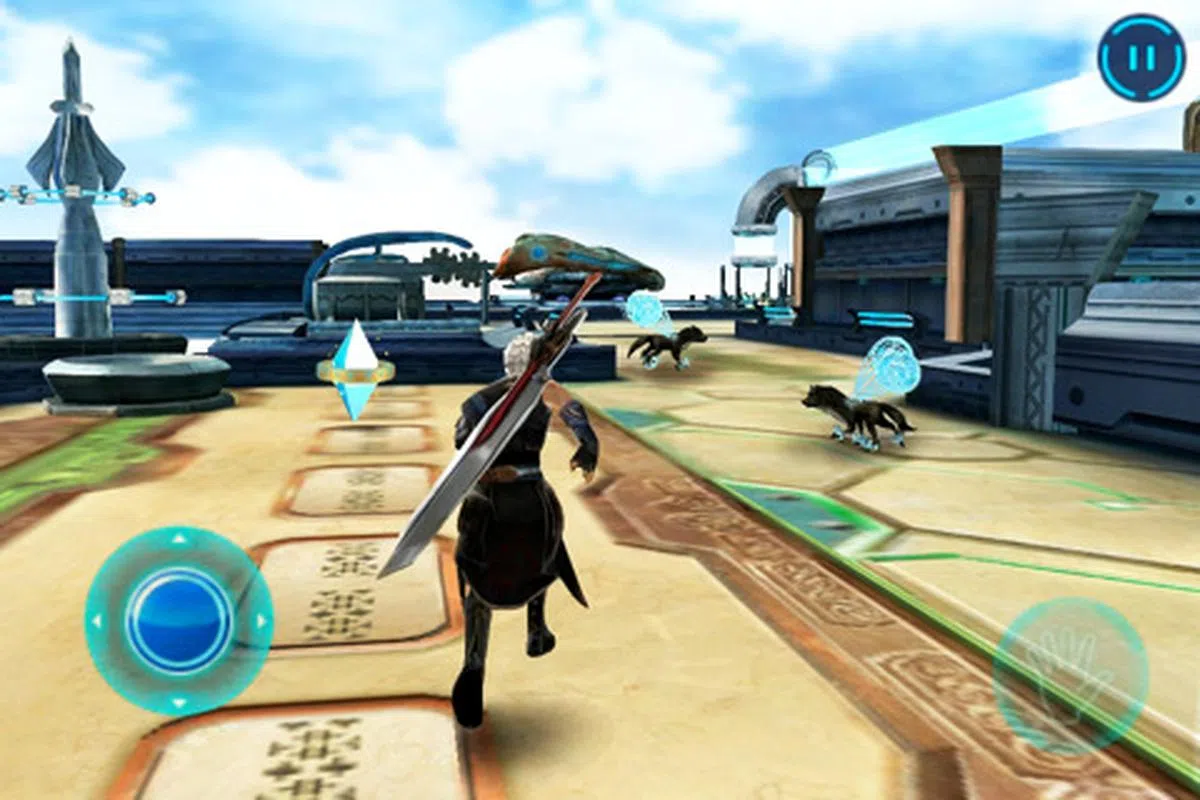Viewport: 1200px width, 800px height.
Task: Click the joystick's left arrow
Action: point(97,621)
